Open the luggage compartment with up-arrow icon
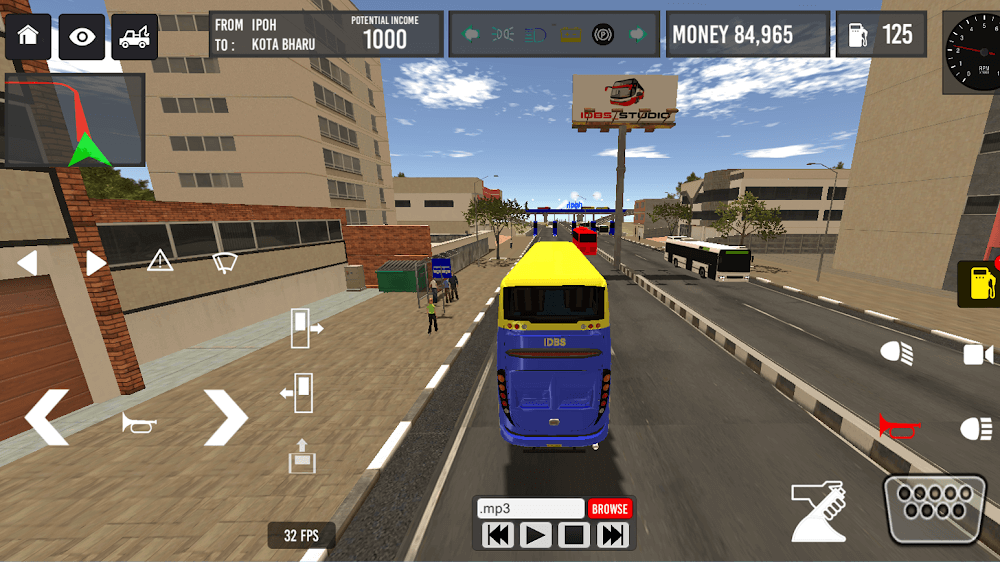 [301, 456]
